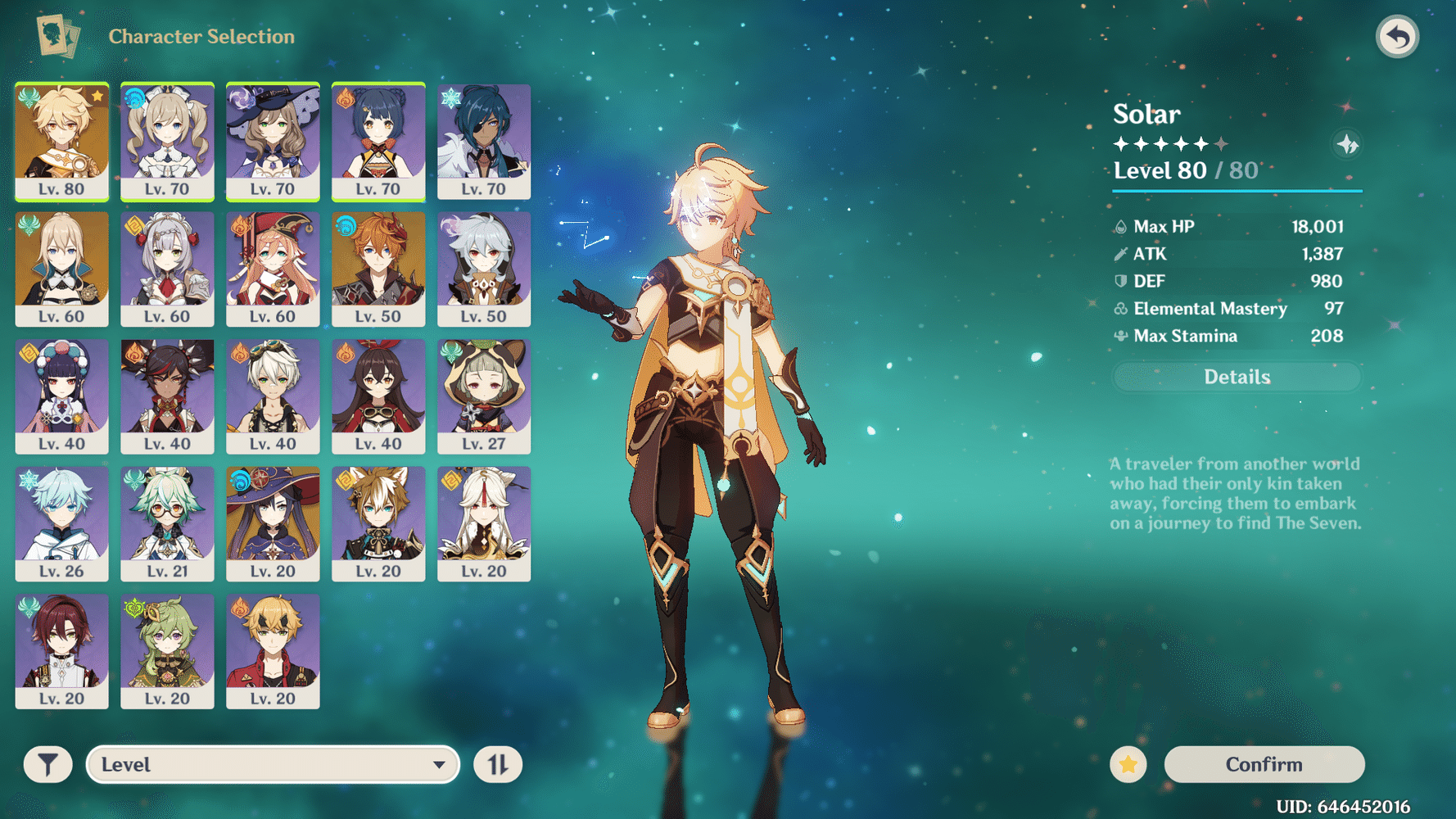Click the back arrow button

pyautogui.click(x=1397, y=37)
